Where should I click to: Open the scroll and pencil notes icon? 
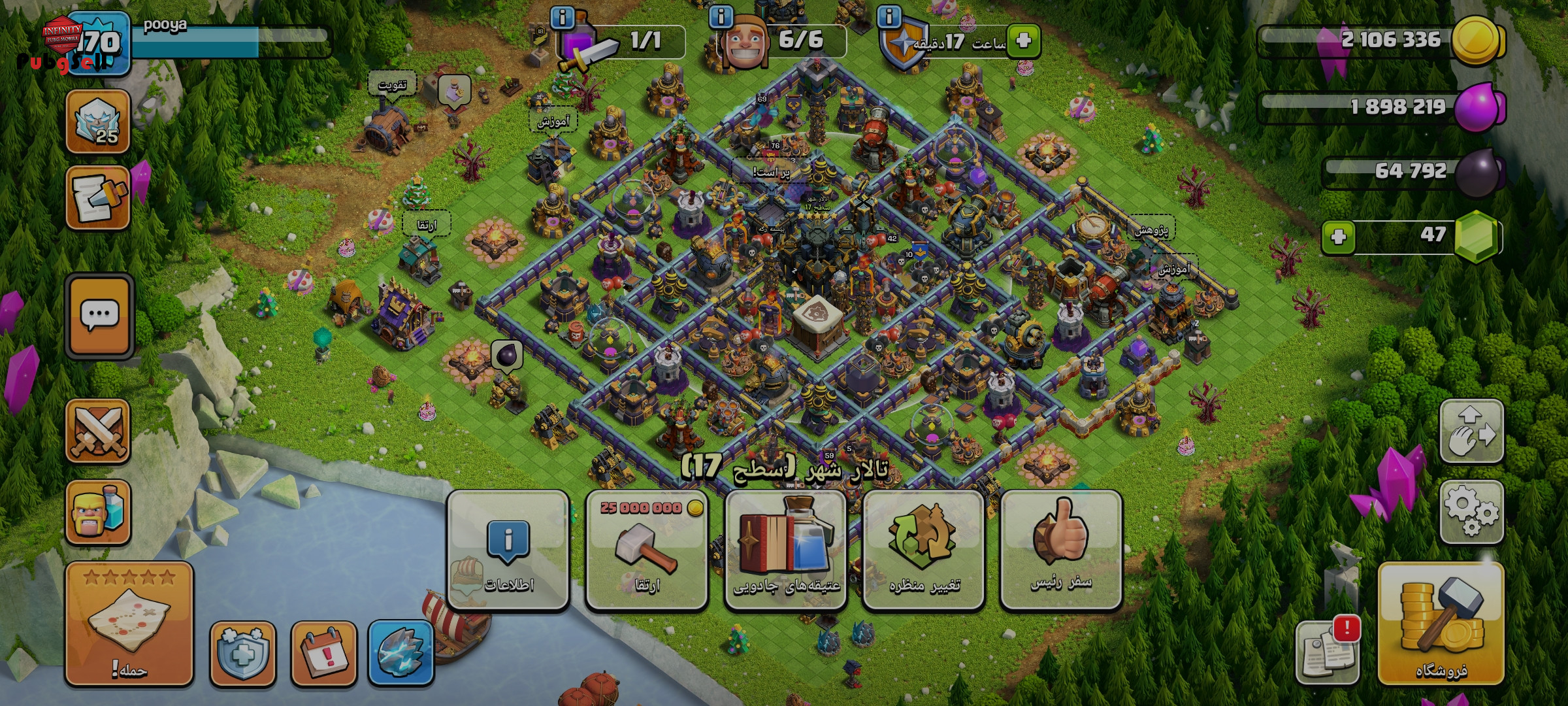[98, 197]
